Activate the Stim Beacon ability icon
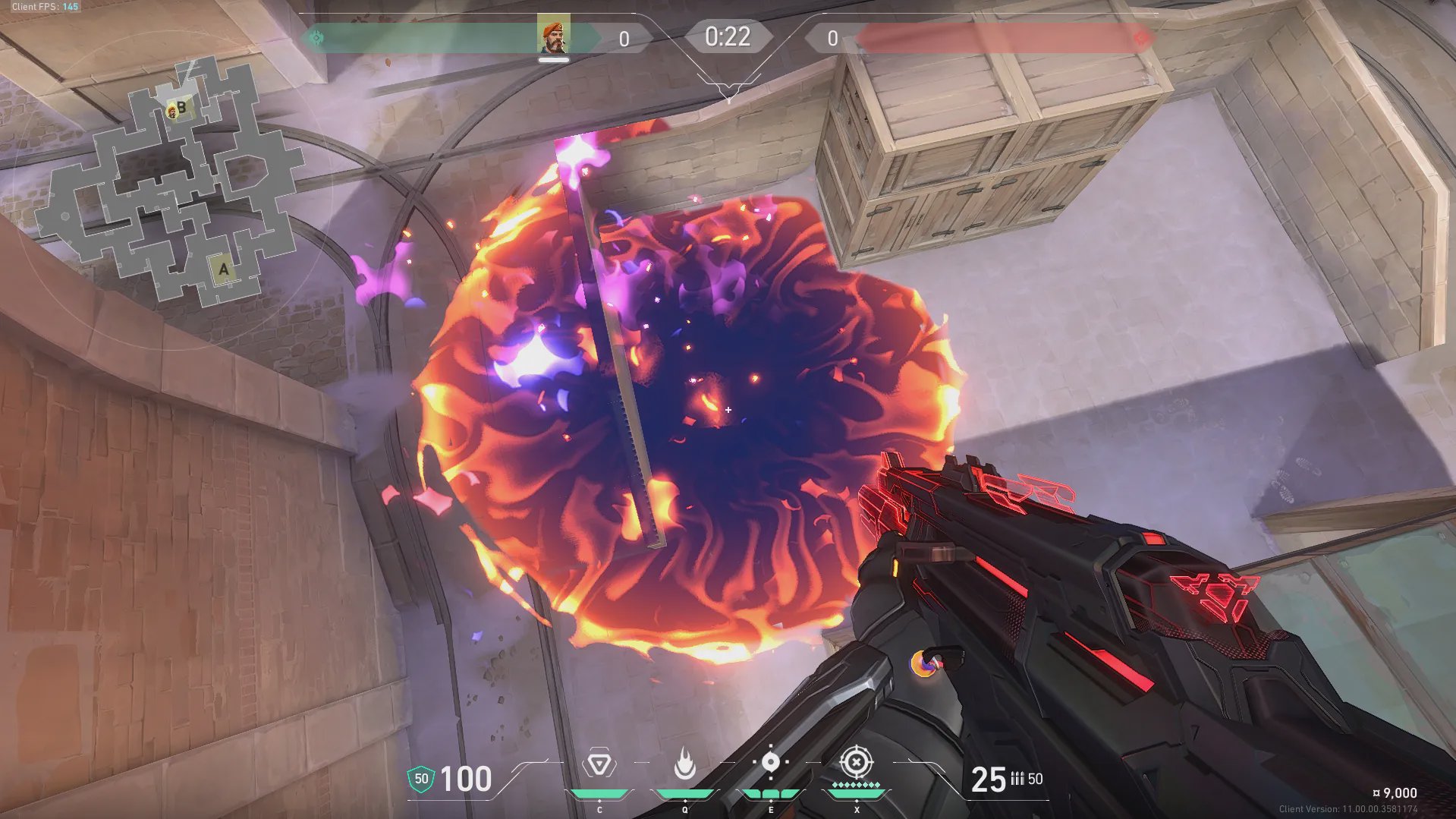 click(x=599, y=764)
